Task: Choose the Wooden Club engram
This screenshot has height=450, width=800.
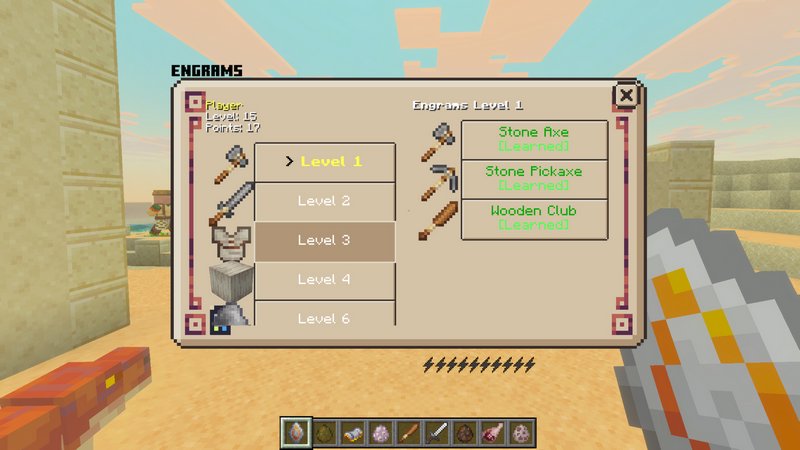Action: point(534,219)
